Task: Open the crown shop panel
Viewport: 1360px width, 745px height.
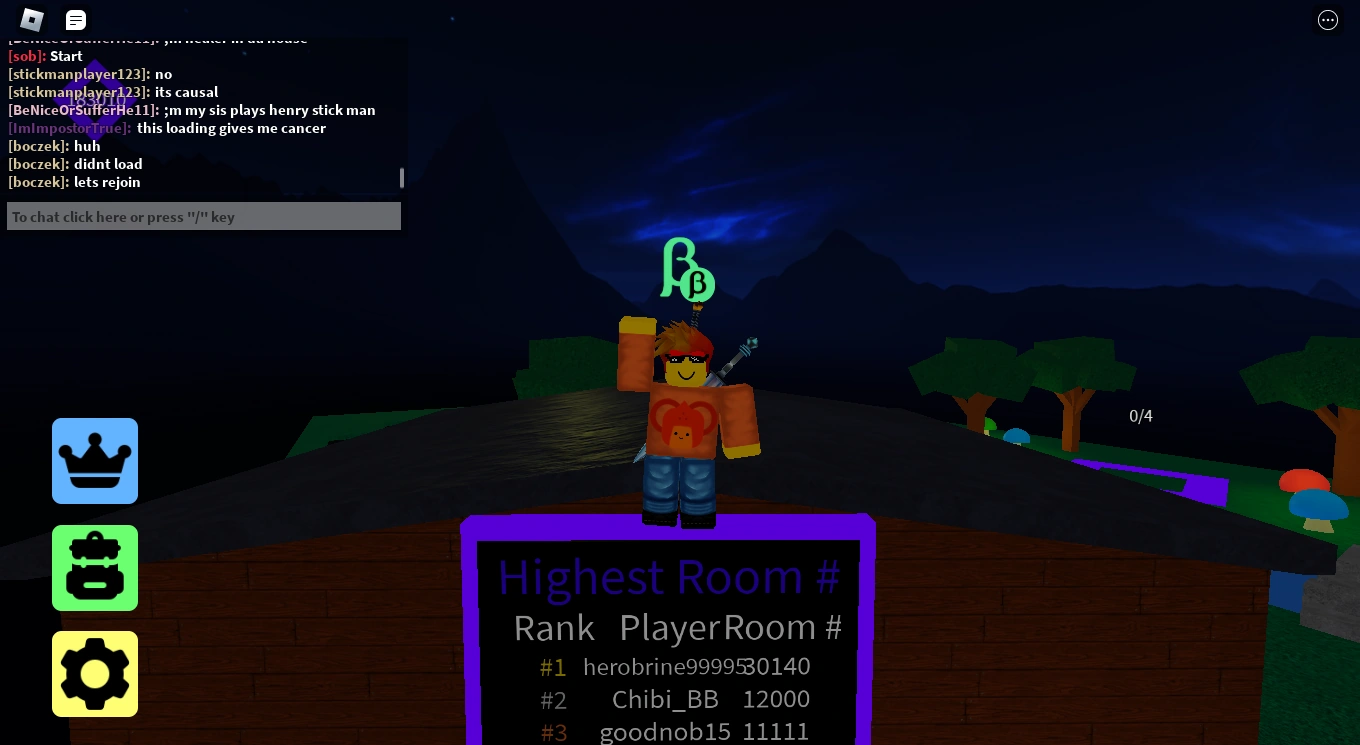Action: pos(94,460)
